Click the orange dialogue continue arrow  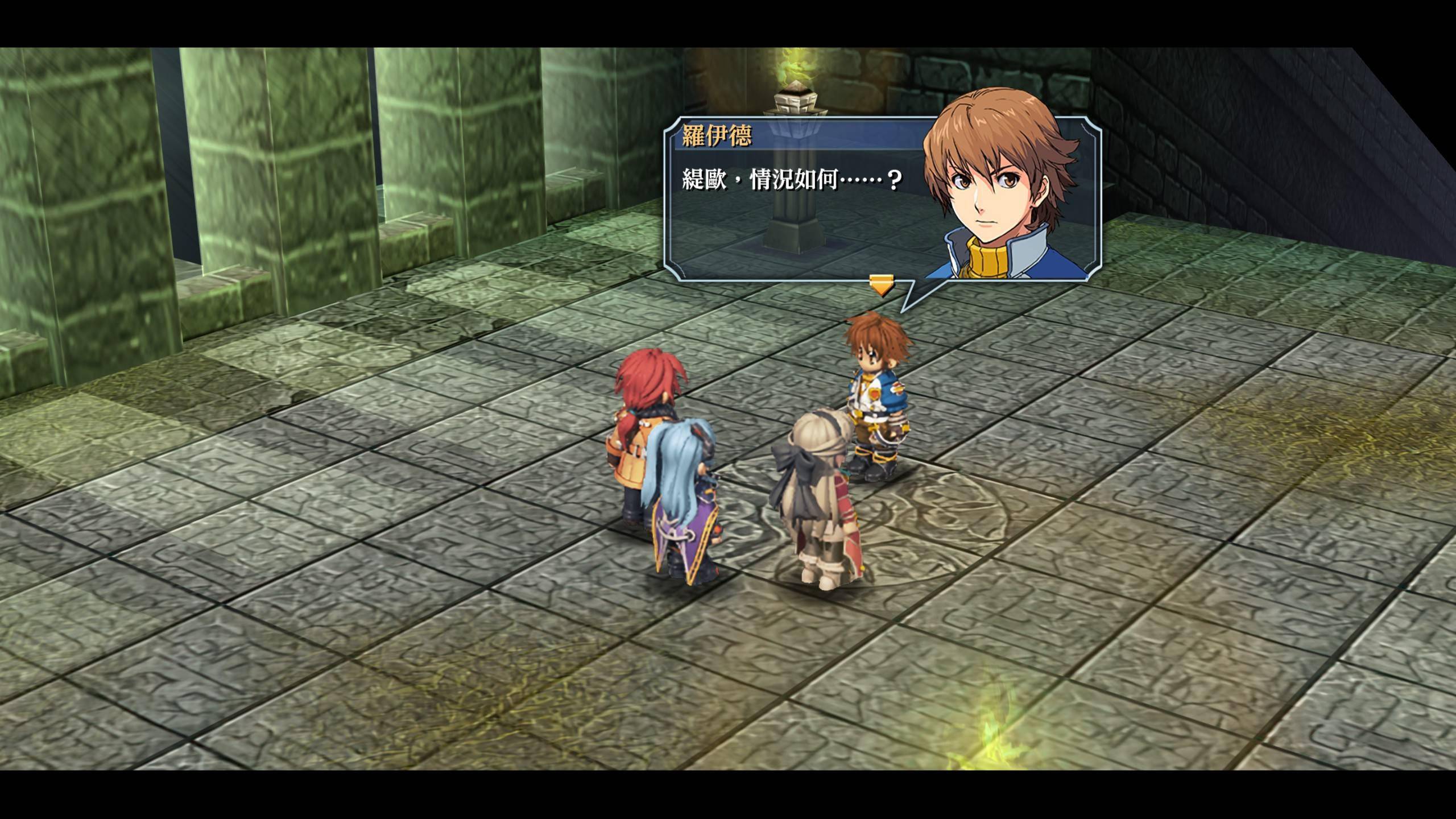pos(881,286)
